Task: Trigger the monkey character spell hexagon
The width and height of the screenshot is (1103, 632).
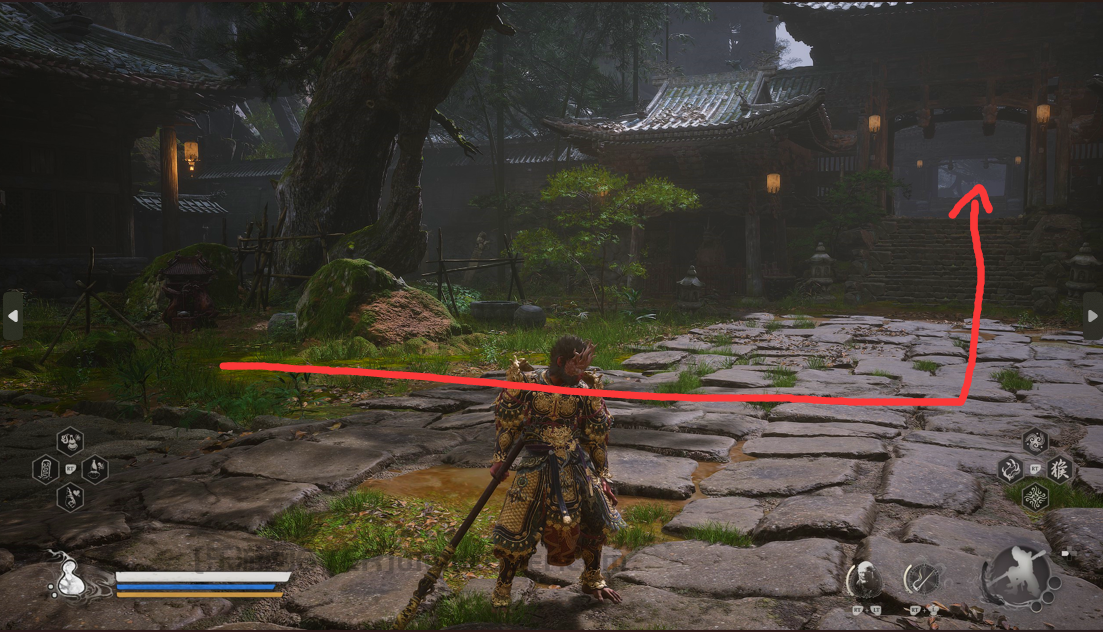Action: [x=1059, y=468]
